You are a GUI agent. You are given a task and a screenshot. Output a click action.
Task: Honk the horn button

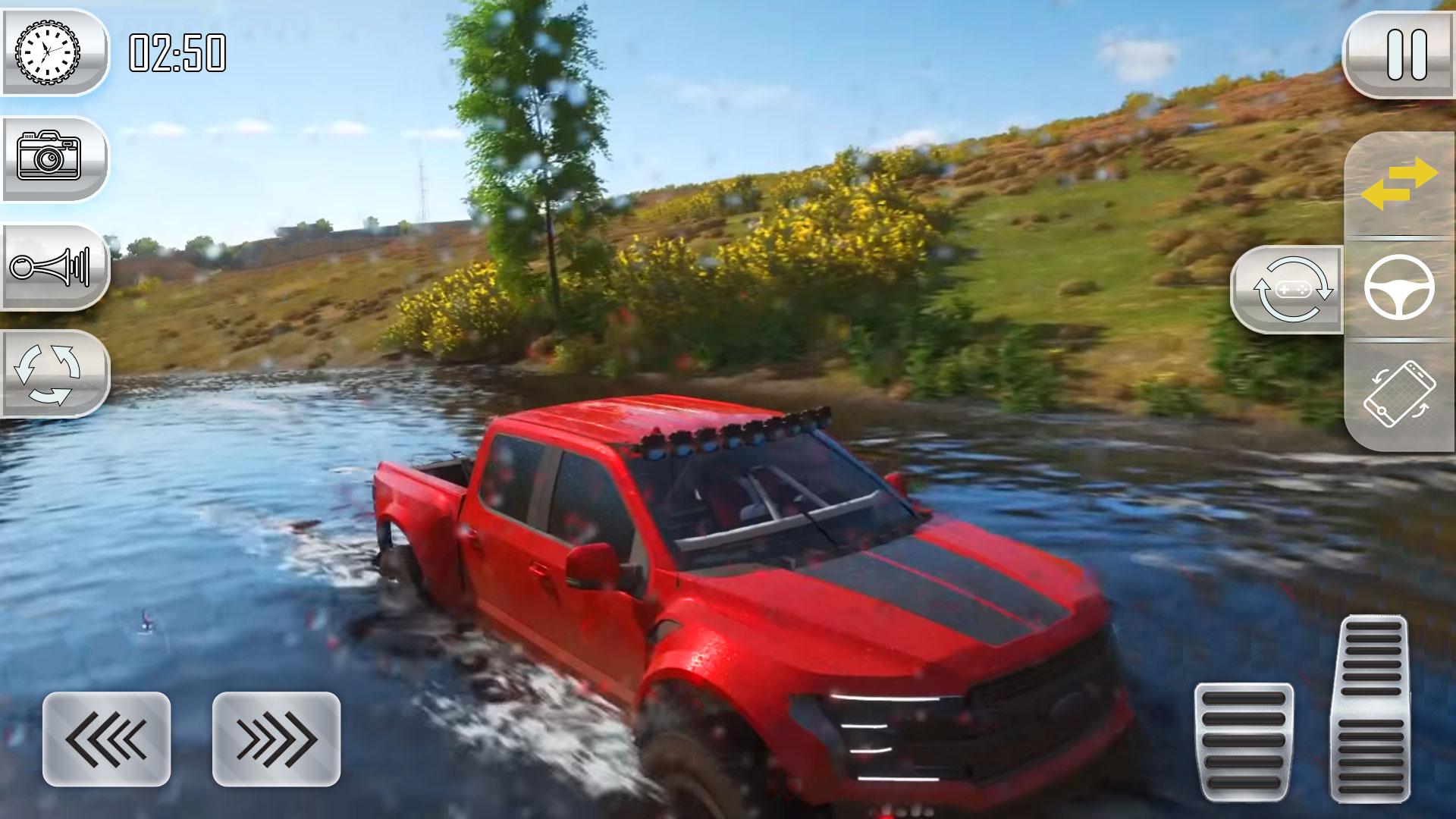tap(50, 266)
